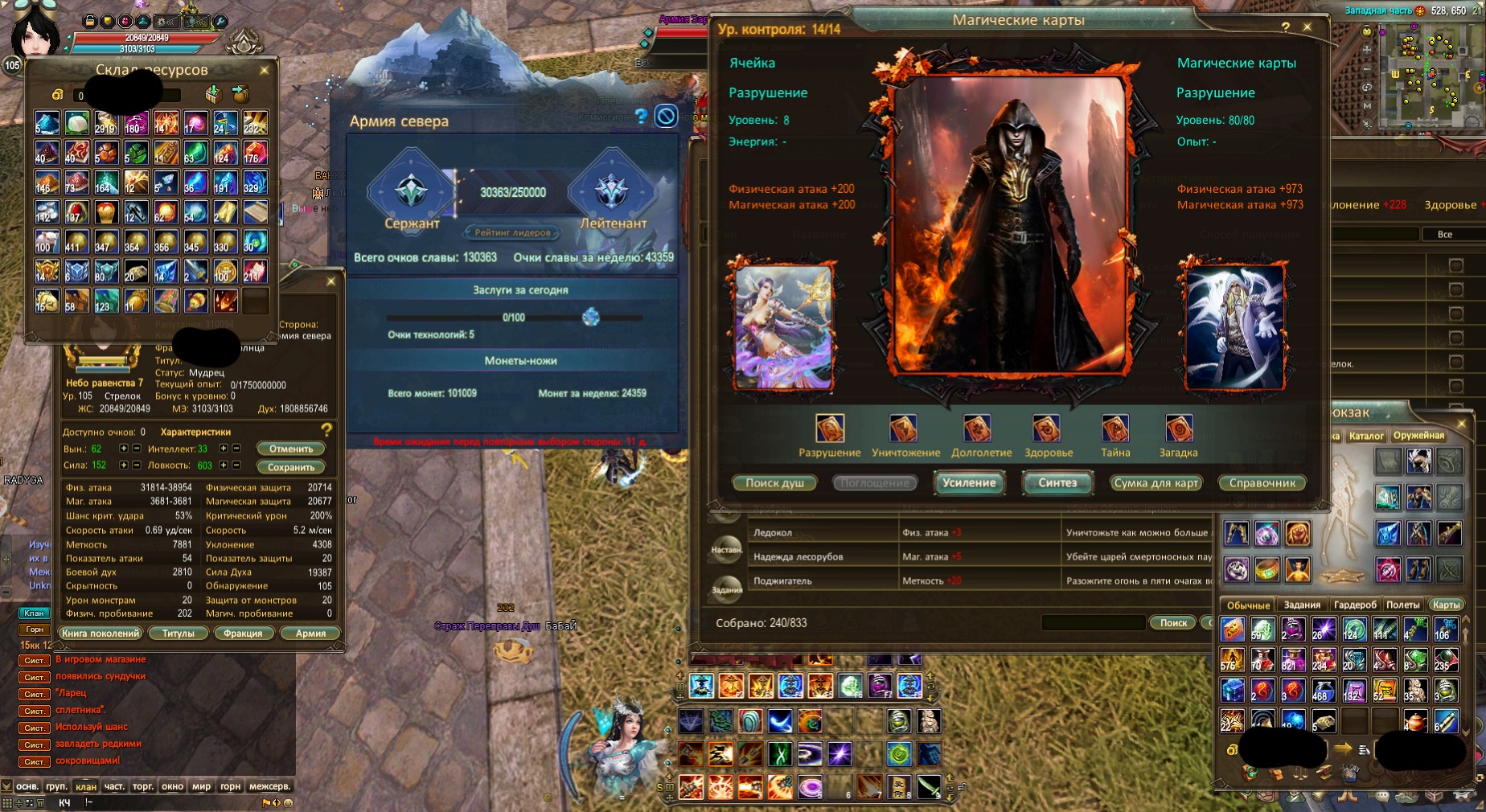Select the клан chat channel tab
1486x812 pixels.
(x=86, y=786)
